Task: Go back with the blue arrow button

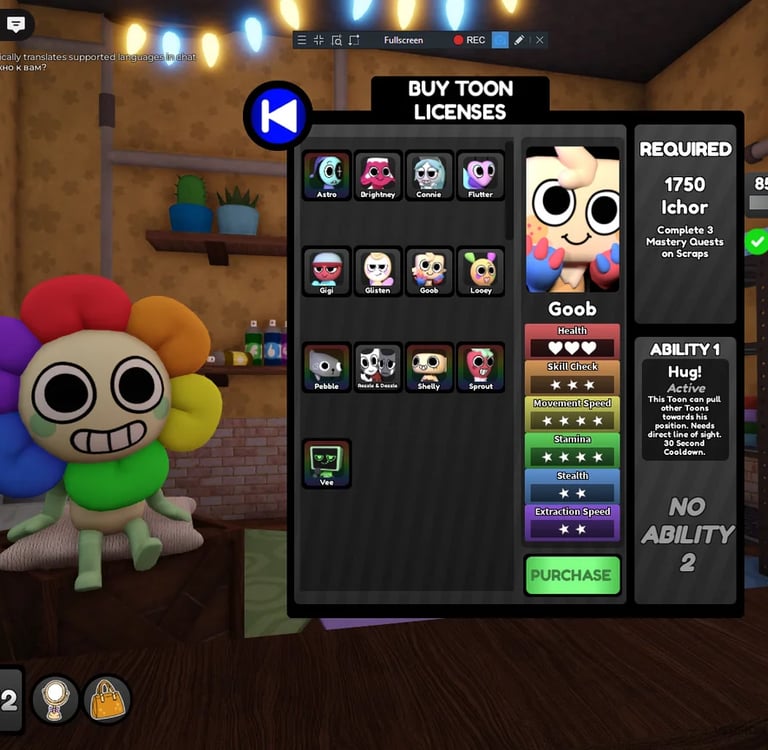Action: pos(278,116)
